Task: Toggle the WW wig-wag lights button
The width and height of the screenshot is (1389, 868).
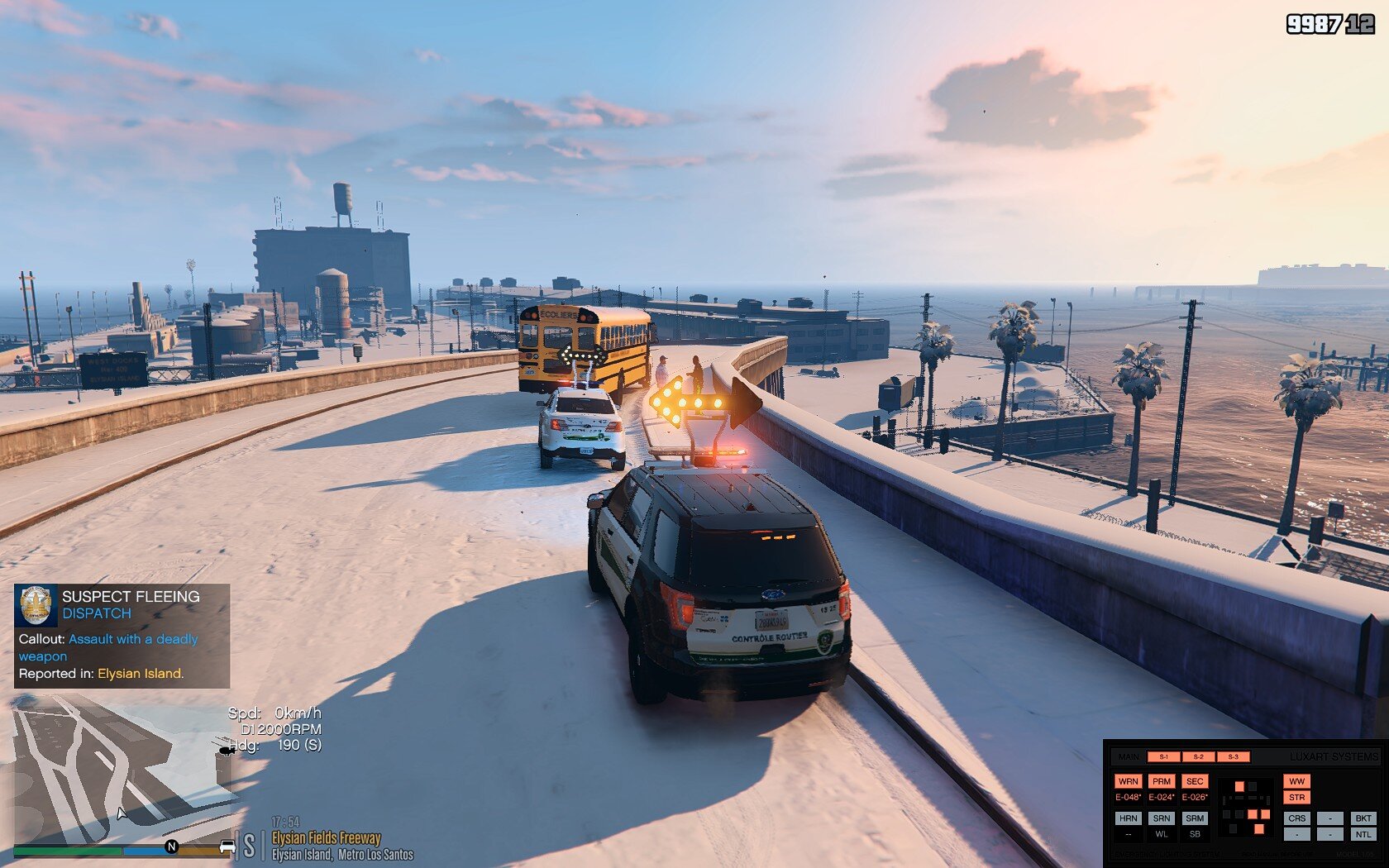Action: [1296, 781]
